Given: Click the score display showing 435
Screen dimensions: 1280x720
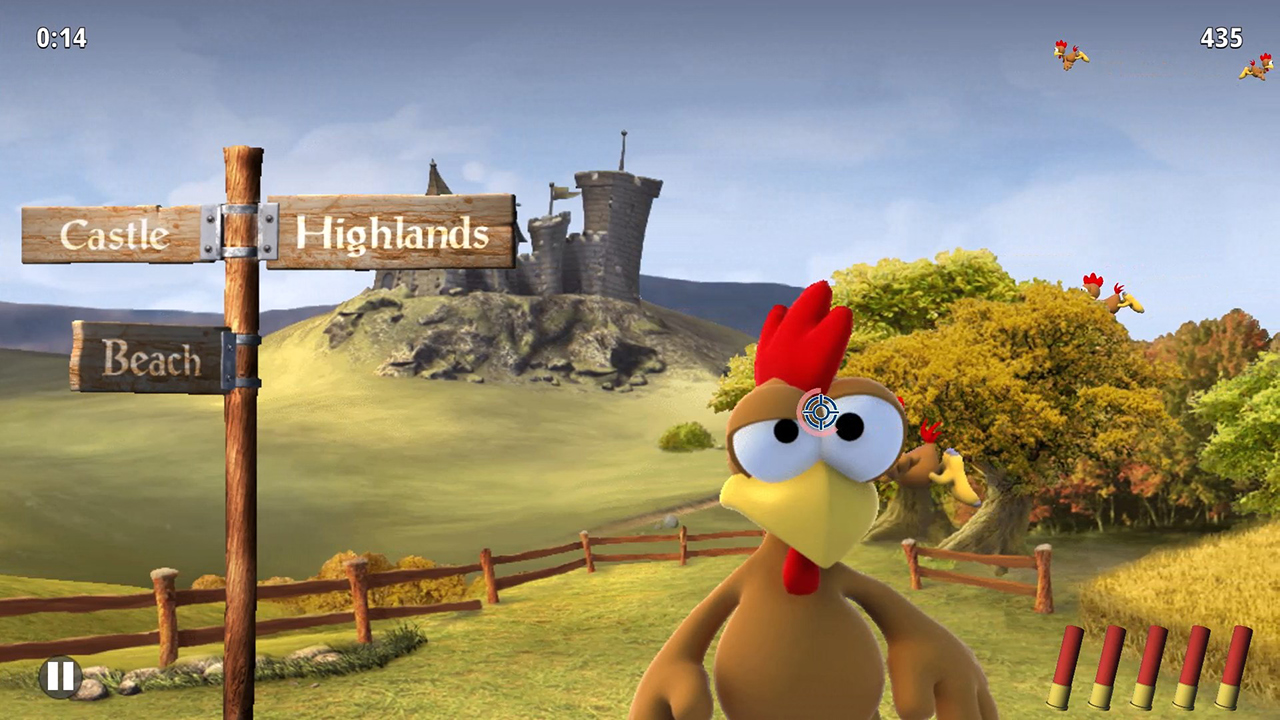Looking at the screenshot, I should [1221, 39].
